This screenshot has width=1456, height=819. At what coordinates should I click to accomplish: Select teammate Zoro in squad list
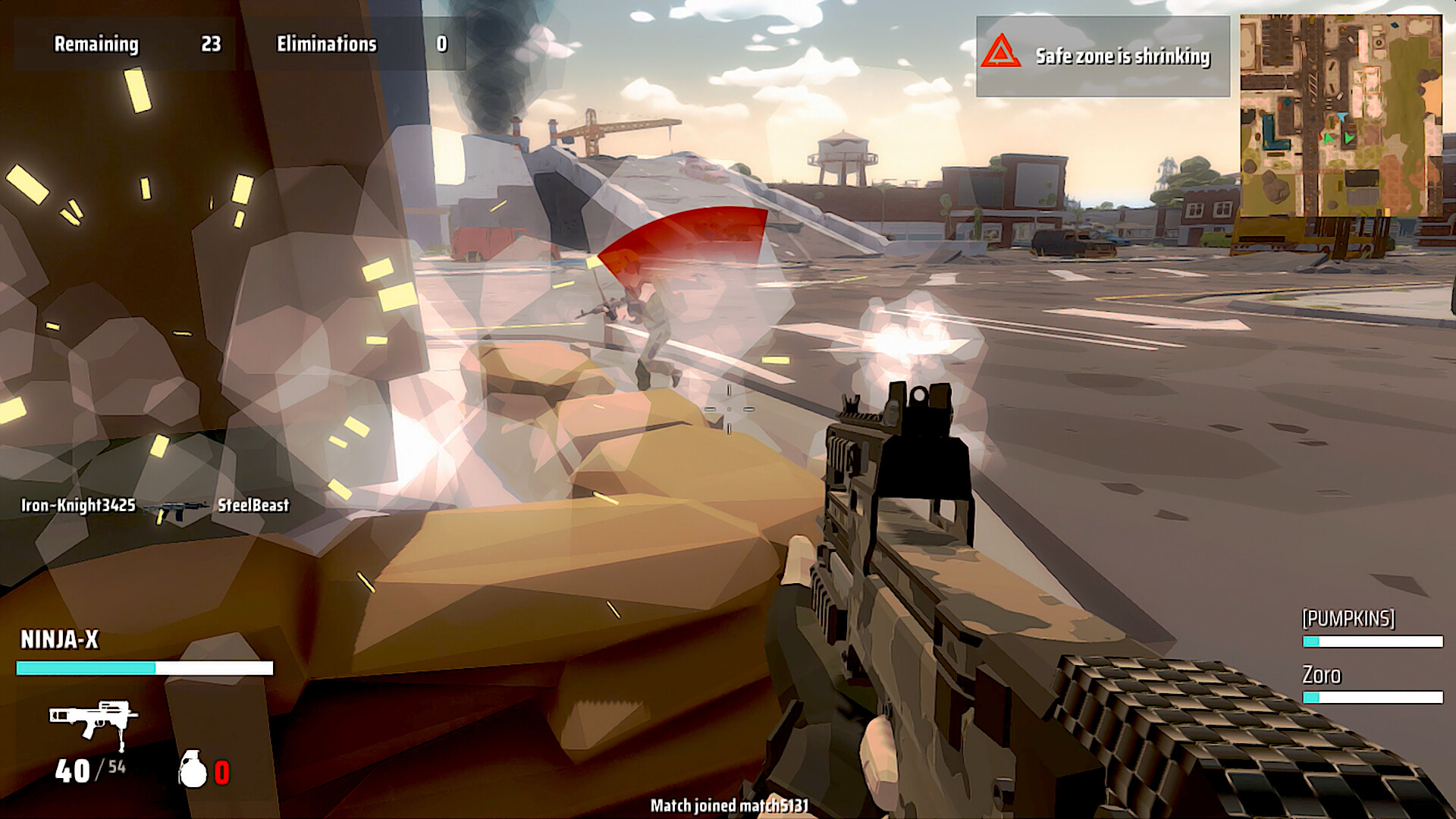point(1322,675)
